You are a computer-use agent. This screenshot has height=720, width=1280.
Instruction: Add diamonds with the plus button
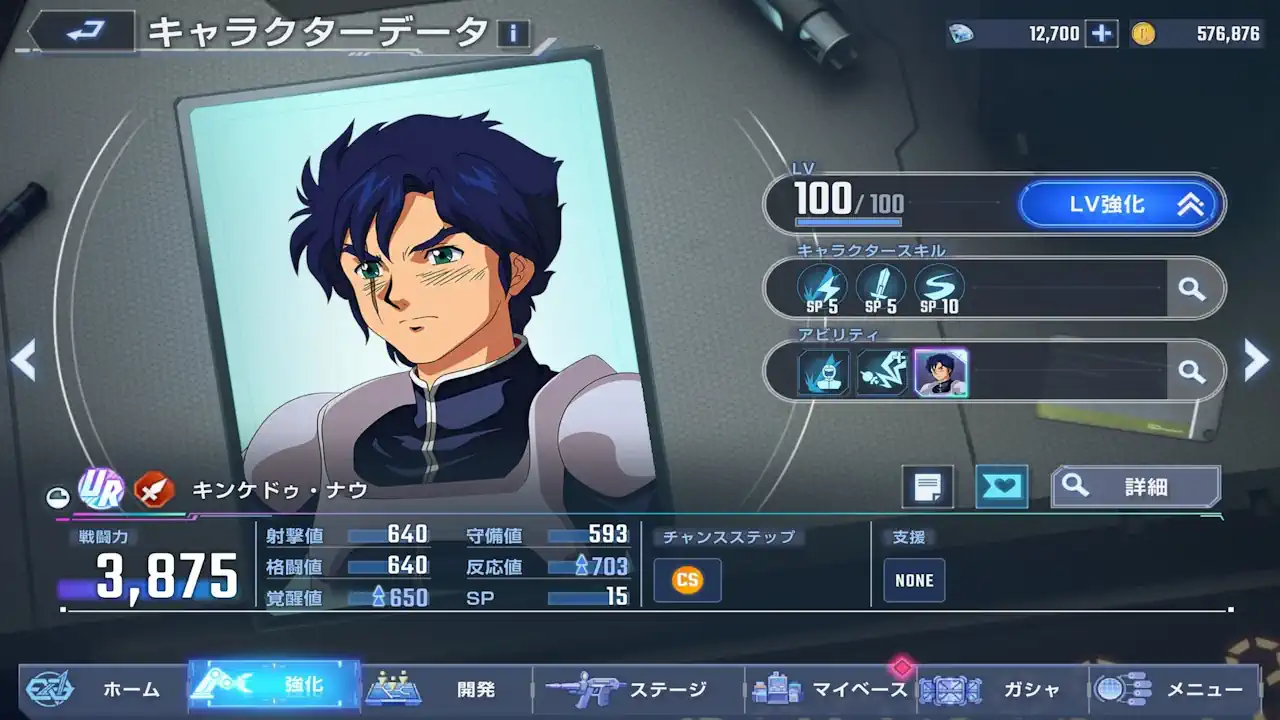pos(1101,34)
